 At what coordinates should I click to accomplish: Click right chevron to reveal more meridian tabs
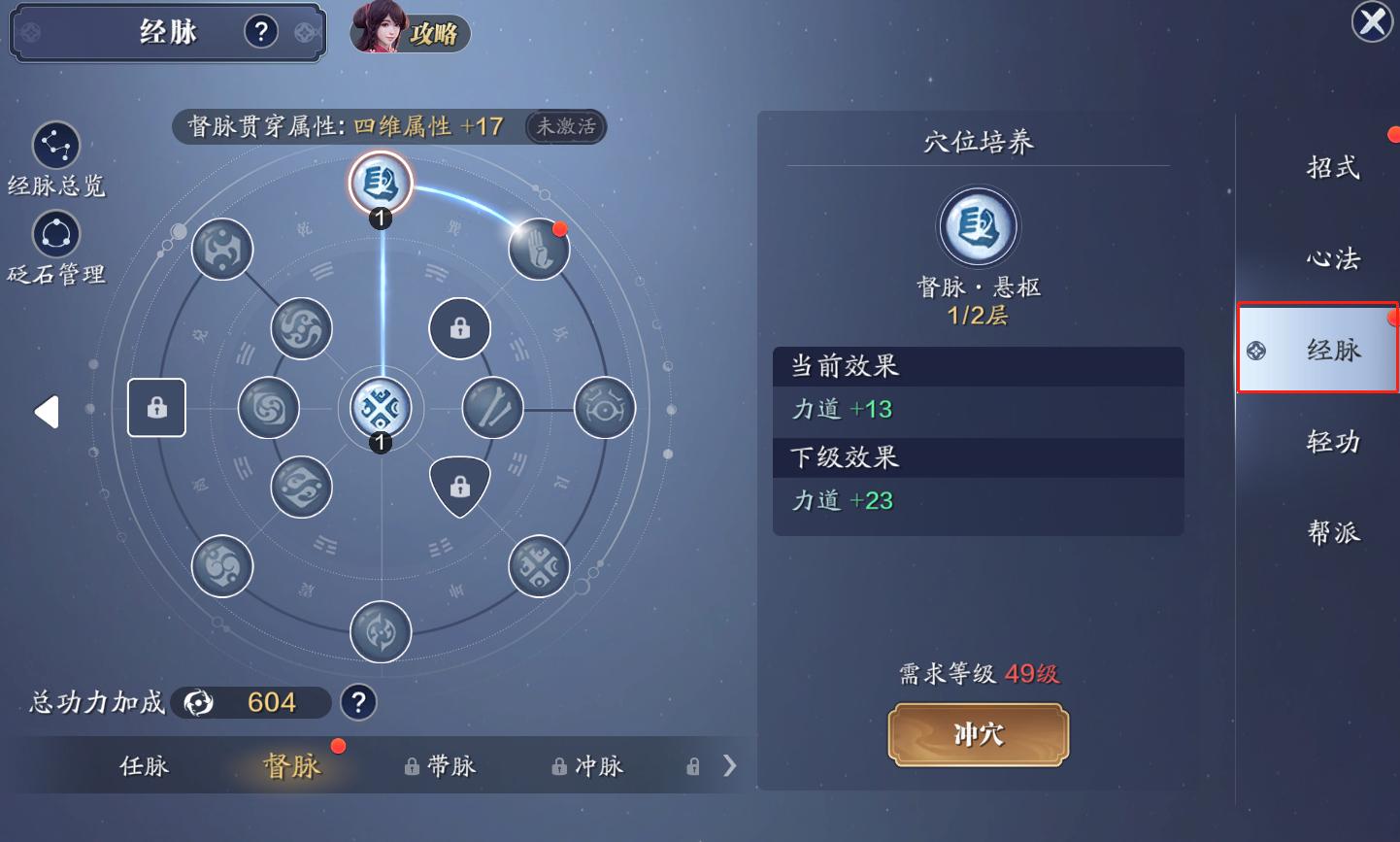coord(730,765)
